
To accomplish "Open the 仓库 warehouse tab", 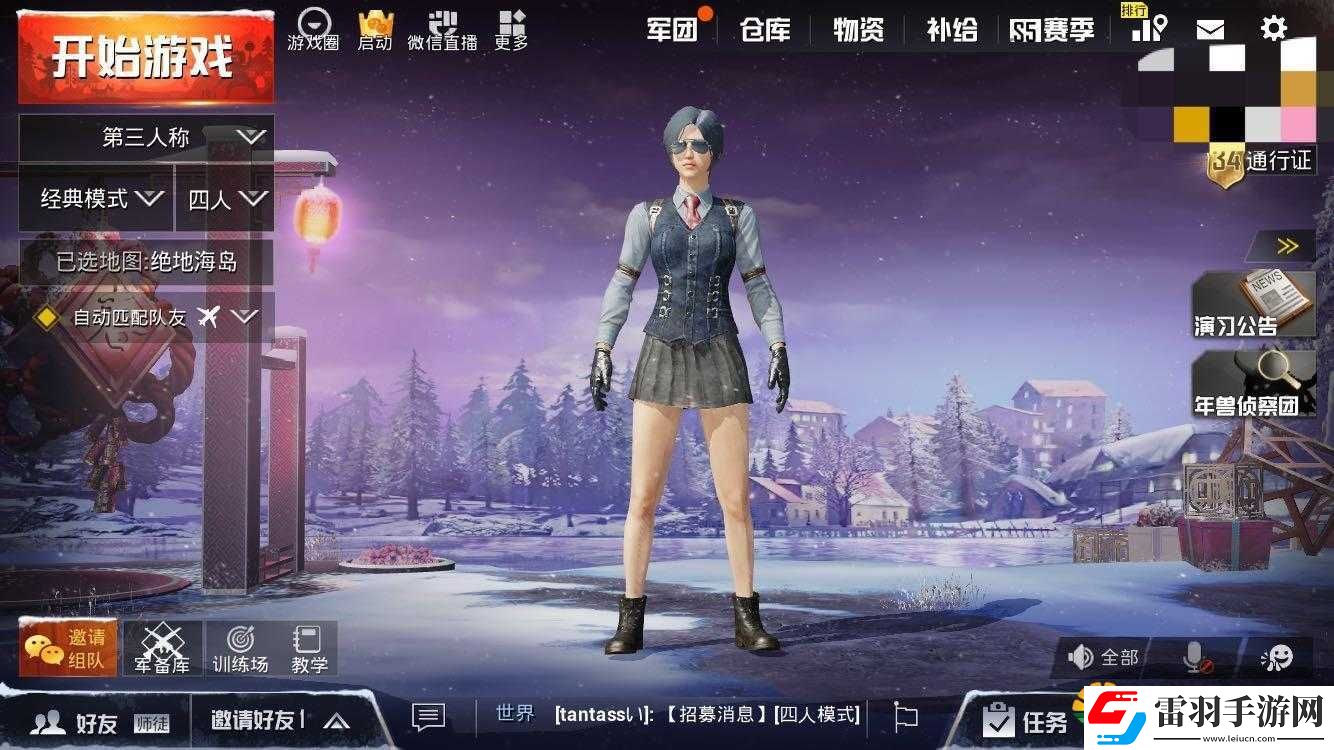I will click(765, 29).
